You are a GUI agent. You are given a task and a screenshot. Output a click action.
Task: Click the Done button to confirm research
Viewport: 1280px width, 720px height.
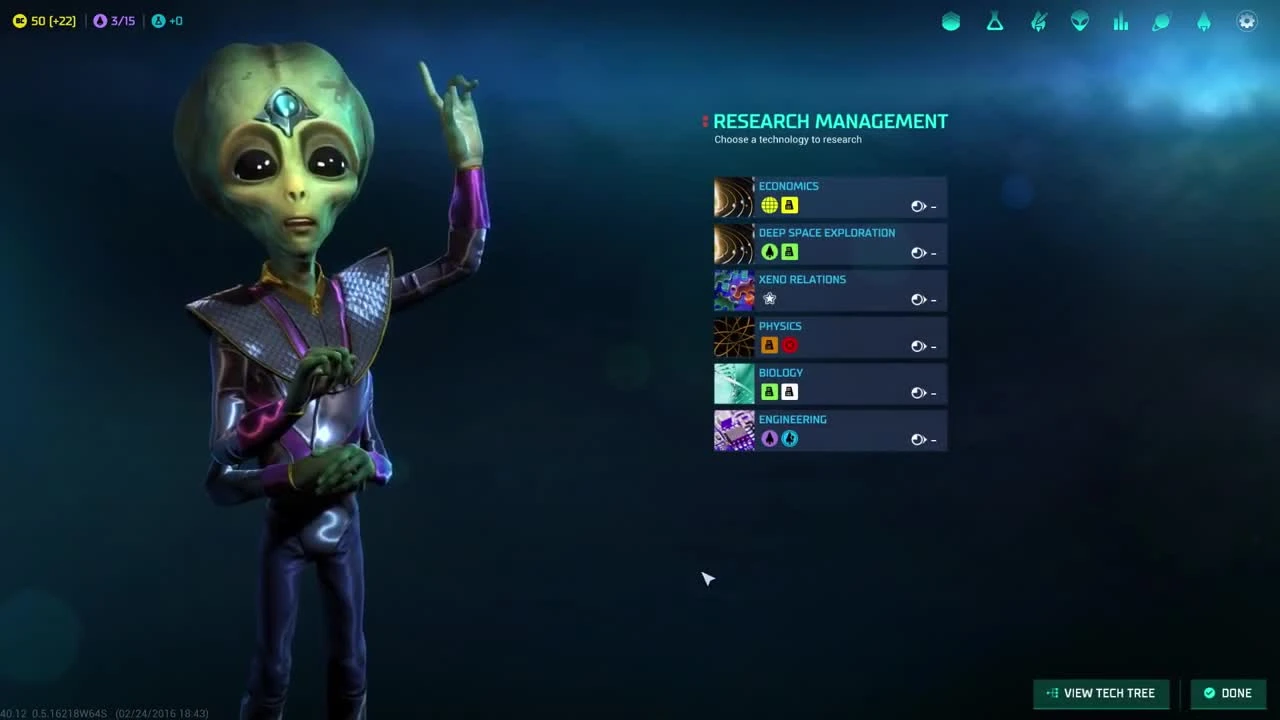tap(1228, 692)
